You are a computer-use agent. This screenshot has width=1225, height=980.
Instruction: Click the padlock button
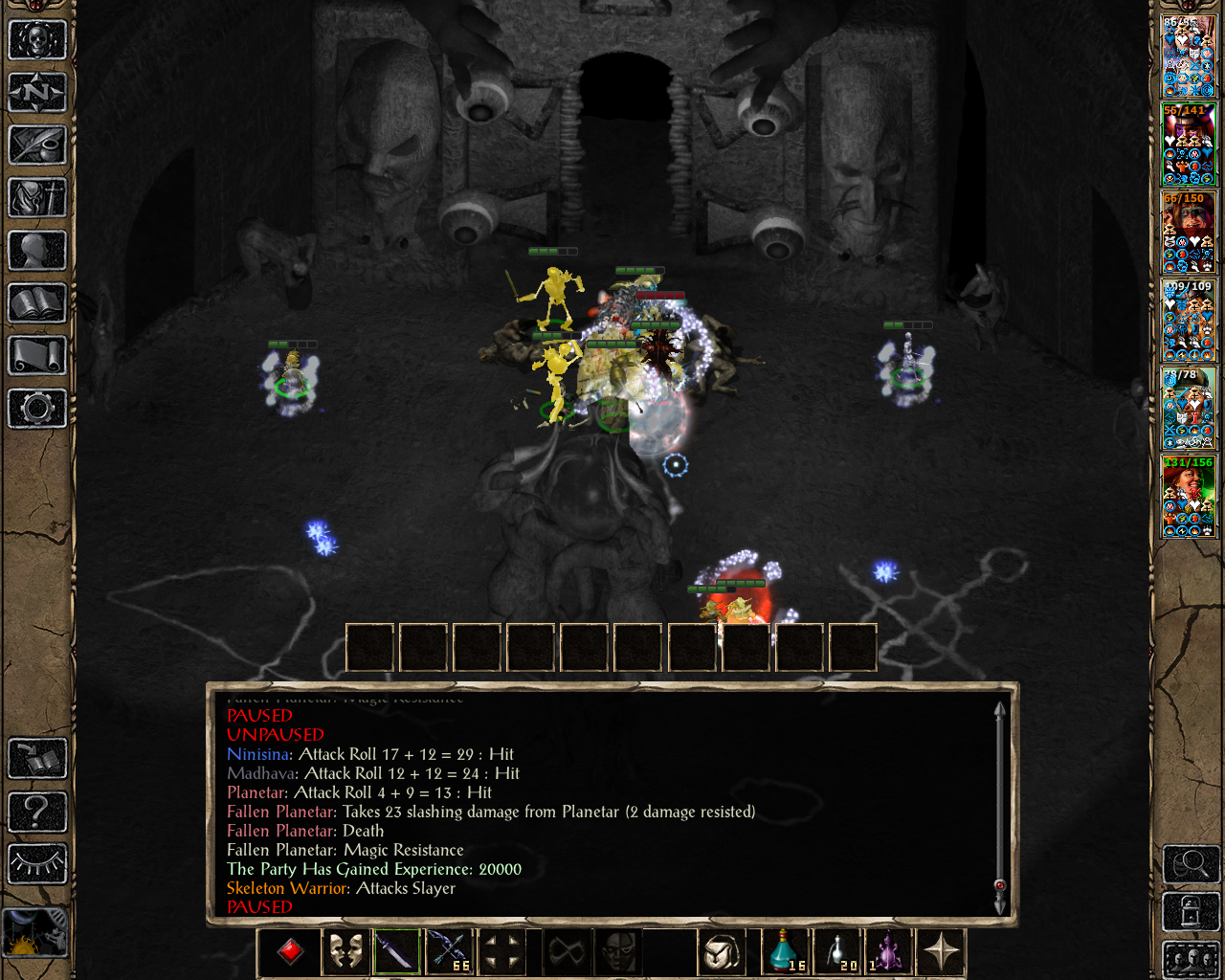tap(1191, 912)
